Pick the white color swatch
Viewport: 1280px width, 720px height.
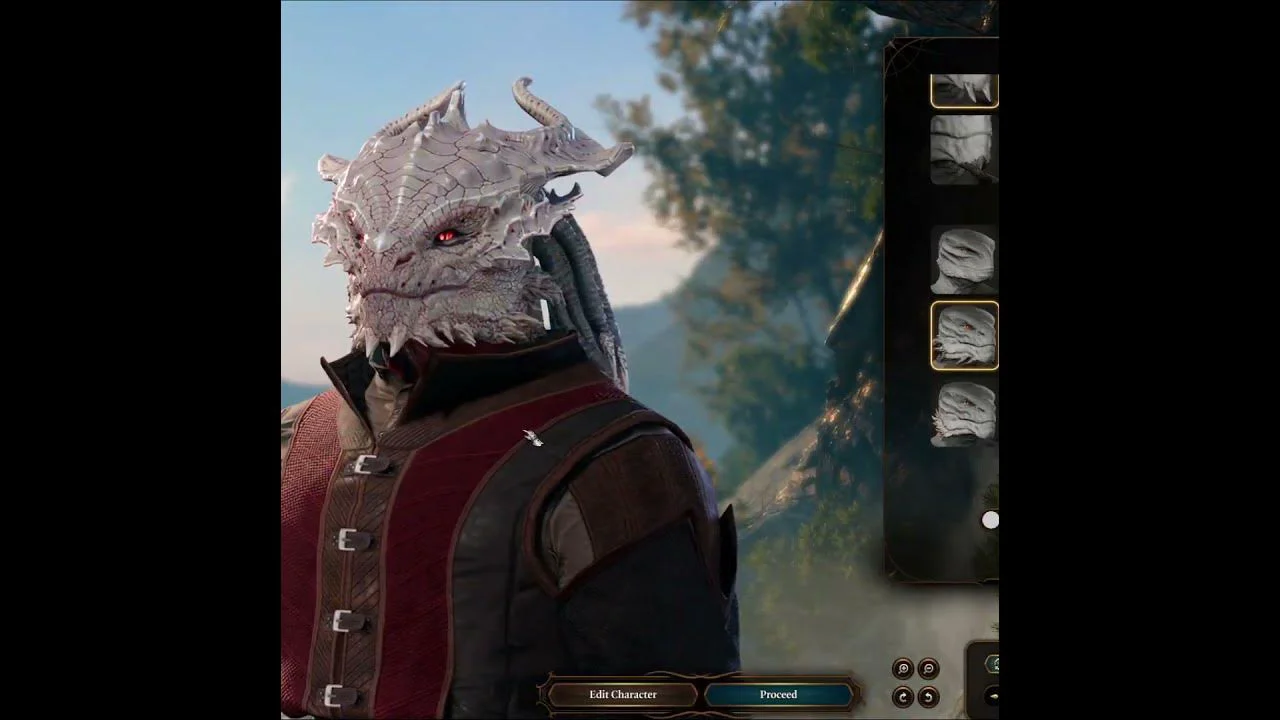990,520
